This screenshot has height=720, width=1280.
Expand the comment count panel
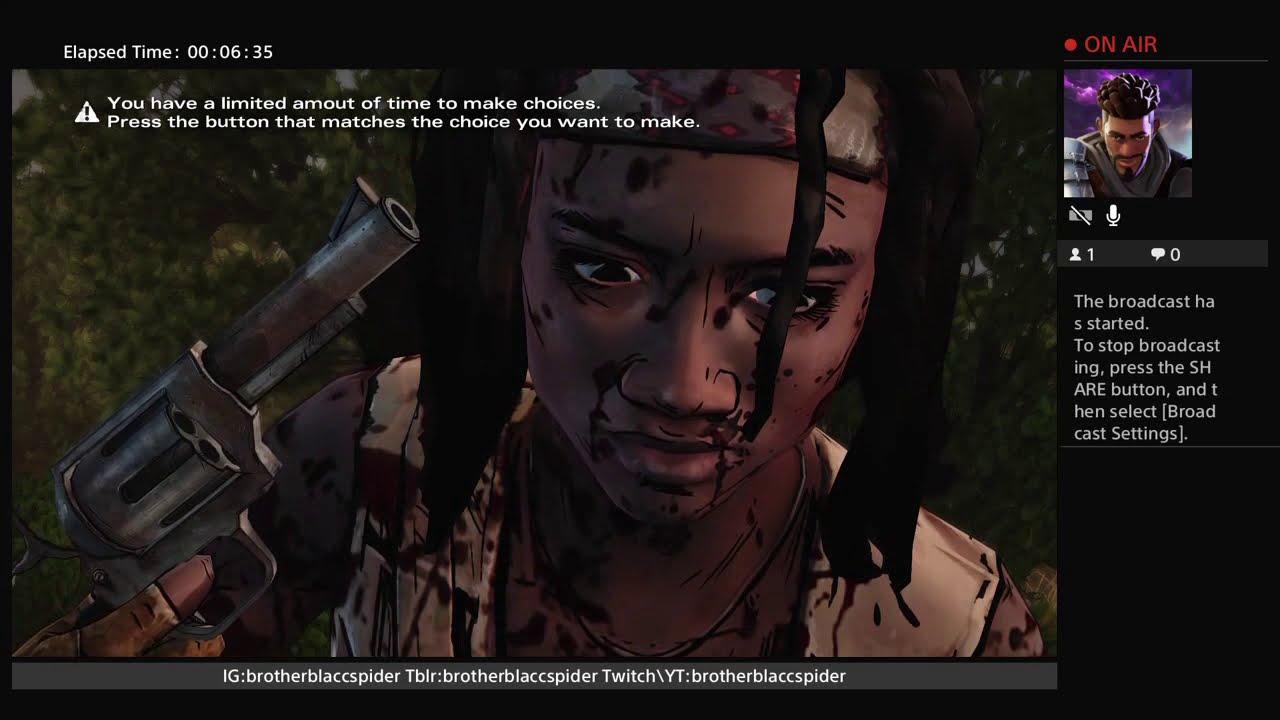click(1163, 253)
